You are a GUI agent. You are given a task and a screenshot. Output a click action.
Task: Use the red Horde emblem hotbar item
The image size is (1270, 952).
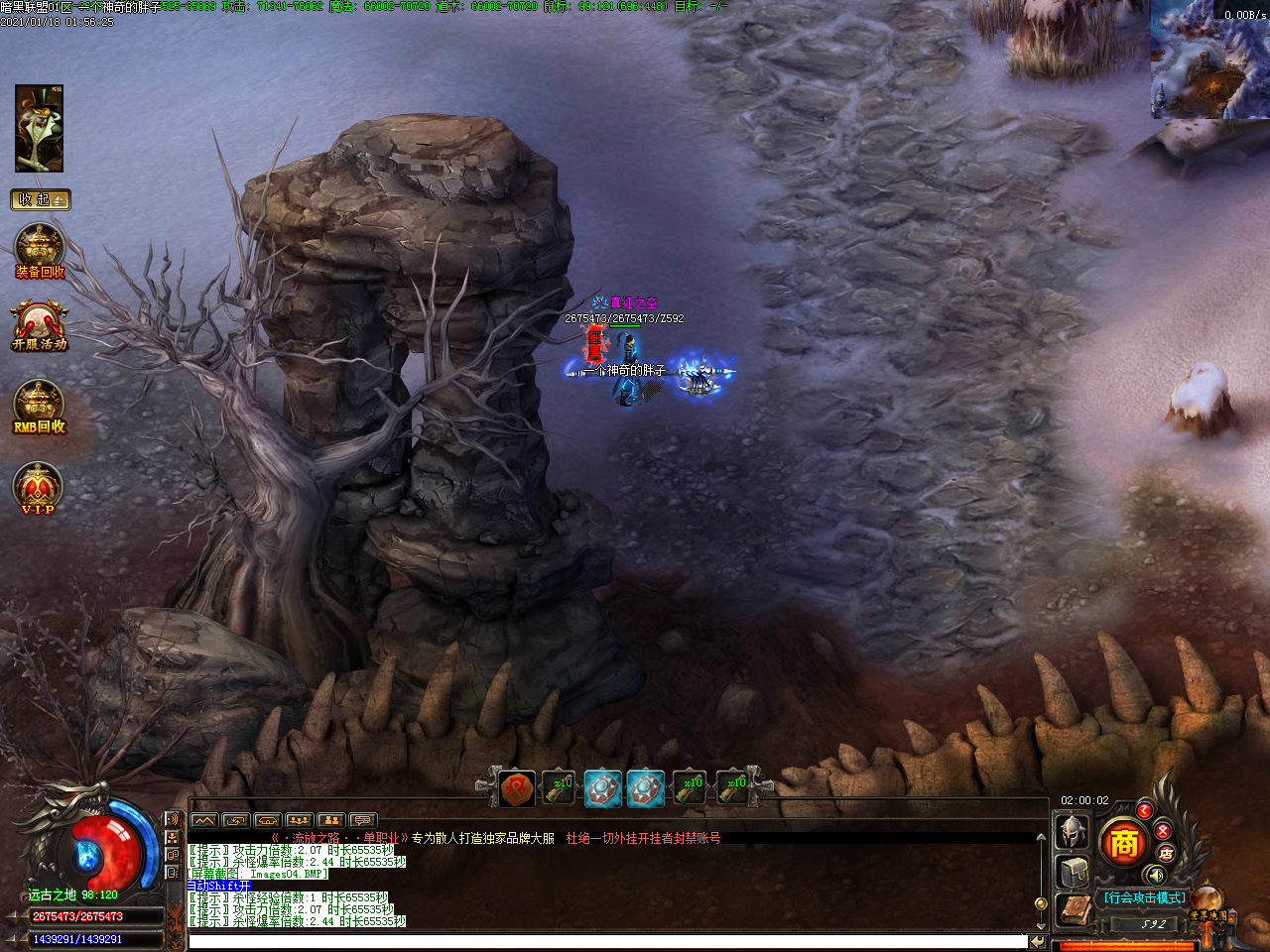click(x=517, y=788)
